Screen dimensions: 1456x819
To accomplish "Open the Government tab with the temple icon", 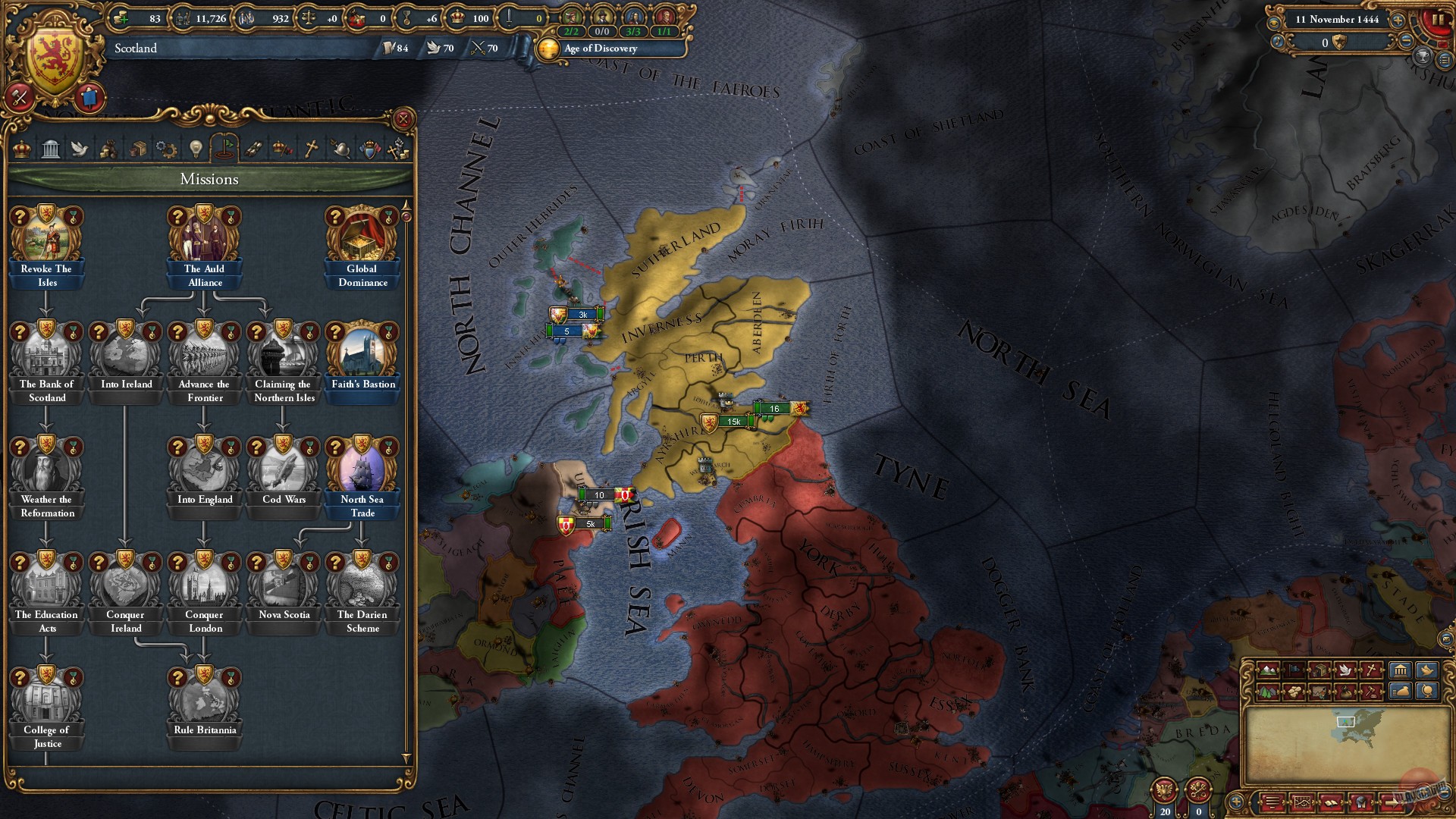I will [x=51, y=149].
